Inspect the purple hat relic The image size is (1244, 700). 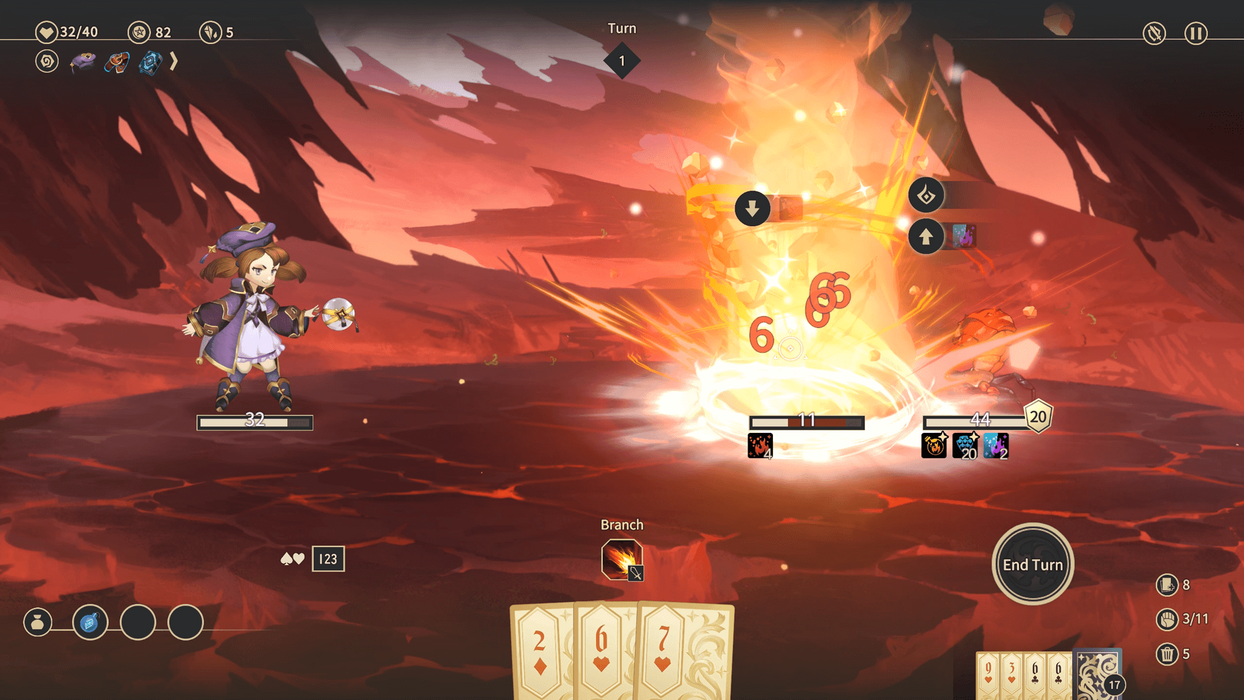pyautogui.click(x=83, y=61)
